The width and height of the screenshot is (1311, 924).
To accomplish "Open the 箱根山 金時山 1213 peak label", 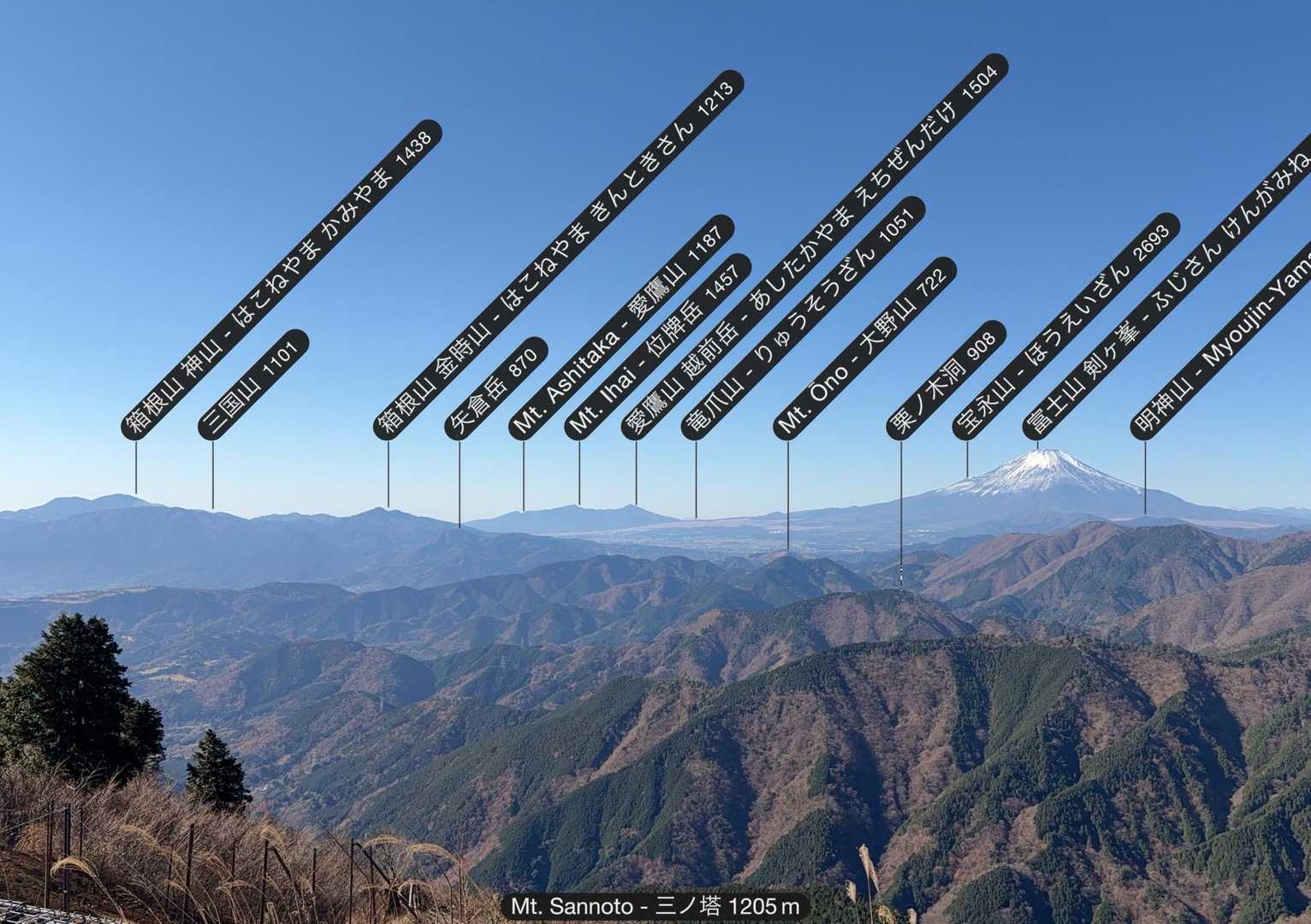I will click(x=559, y=255).
